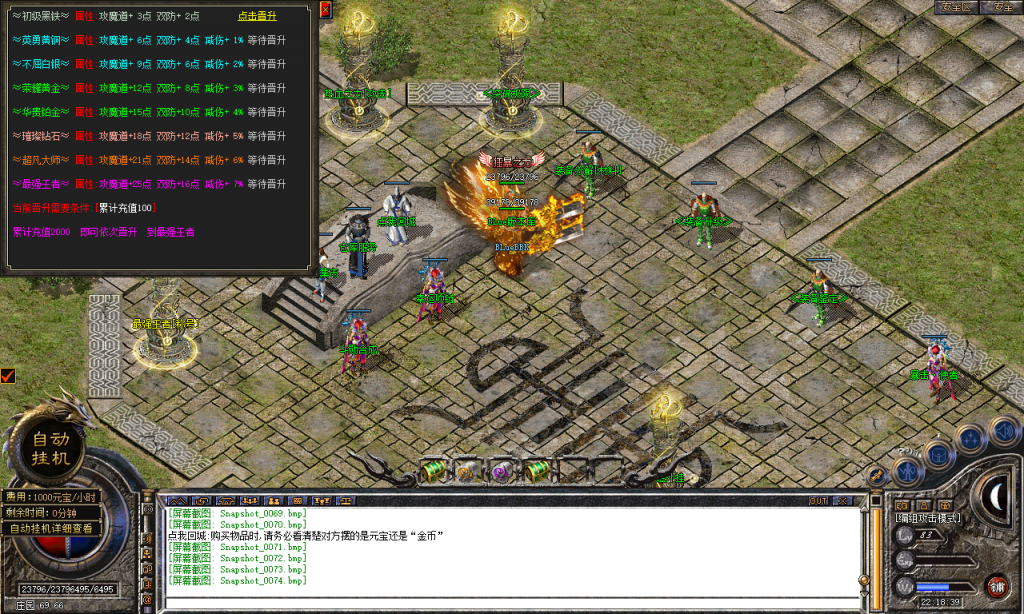Change the 编组攻击模式 attack mode
The height and width of the screenshot is (614, 1024).
tap(928, 518)
